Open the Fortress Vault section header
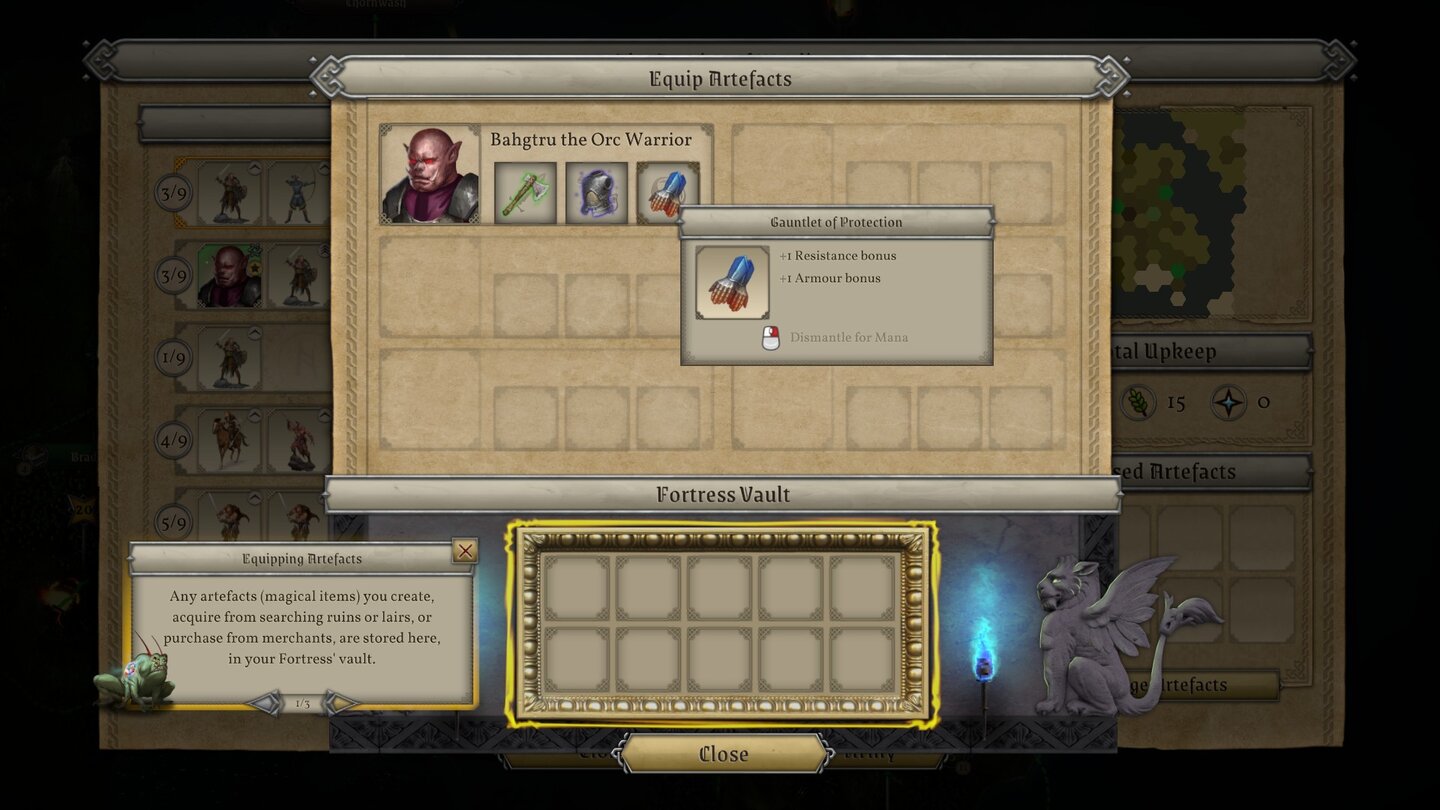 [722, 494]
